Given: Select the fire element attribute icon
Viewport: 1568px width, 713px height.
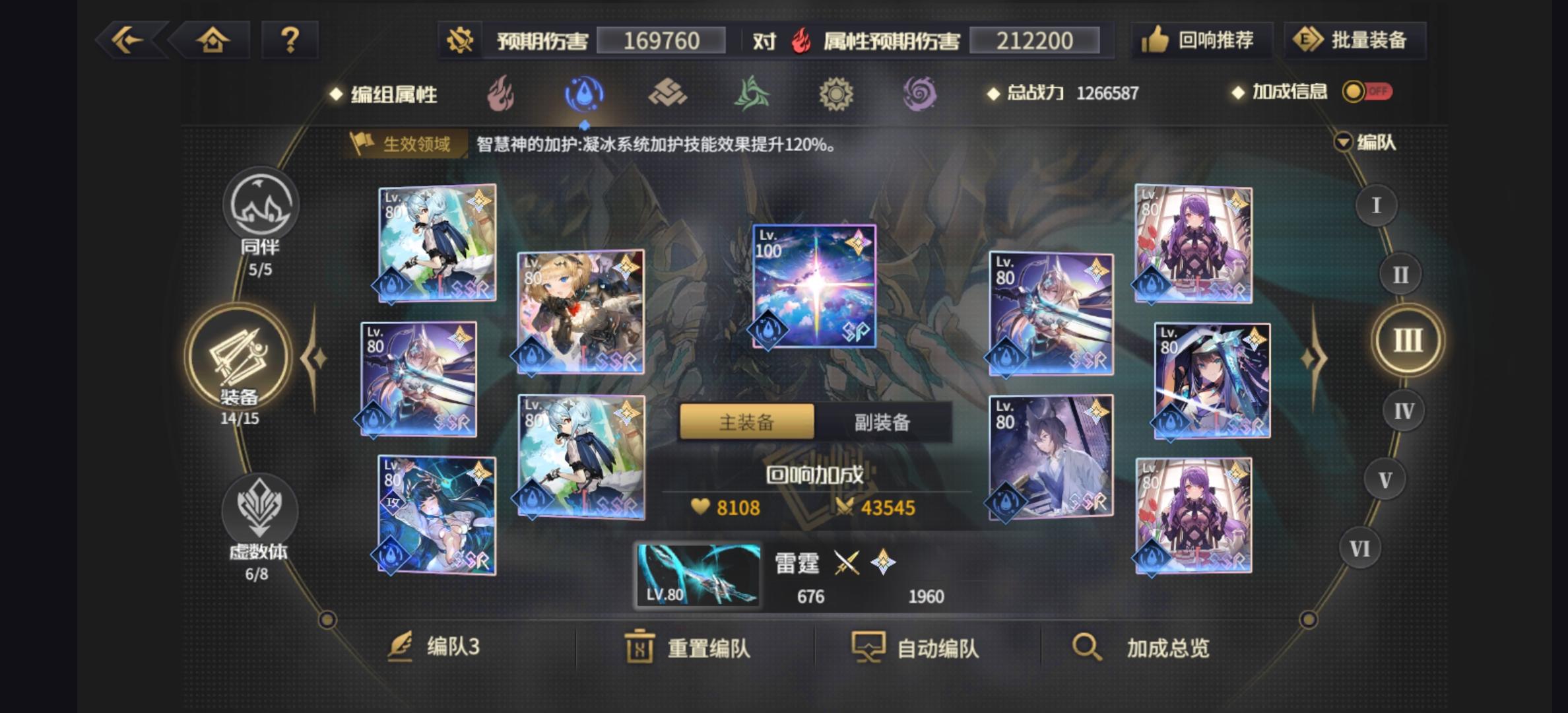Looking at the screenshot, I should pyautogui.click(x=502, y=94).
